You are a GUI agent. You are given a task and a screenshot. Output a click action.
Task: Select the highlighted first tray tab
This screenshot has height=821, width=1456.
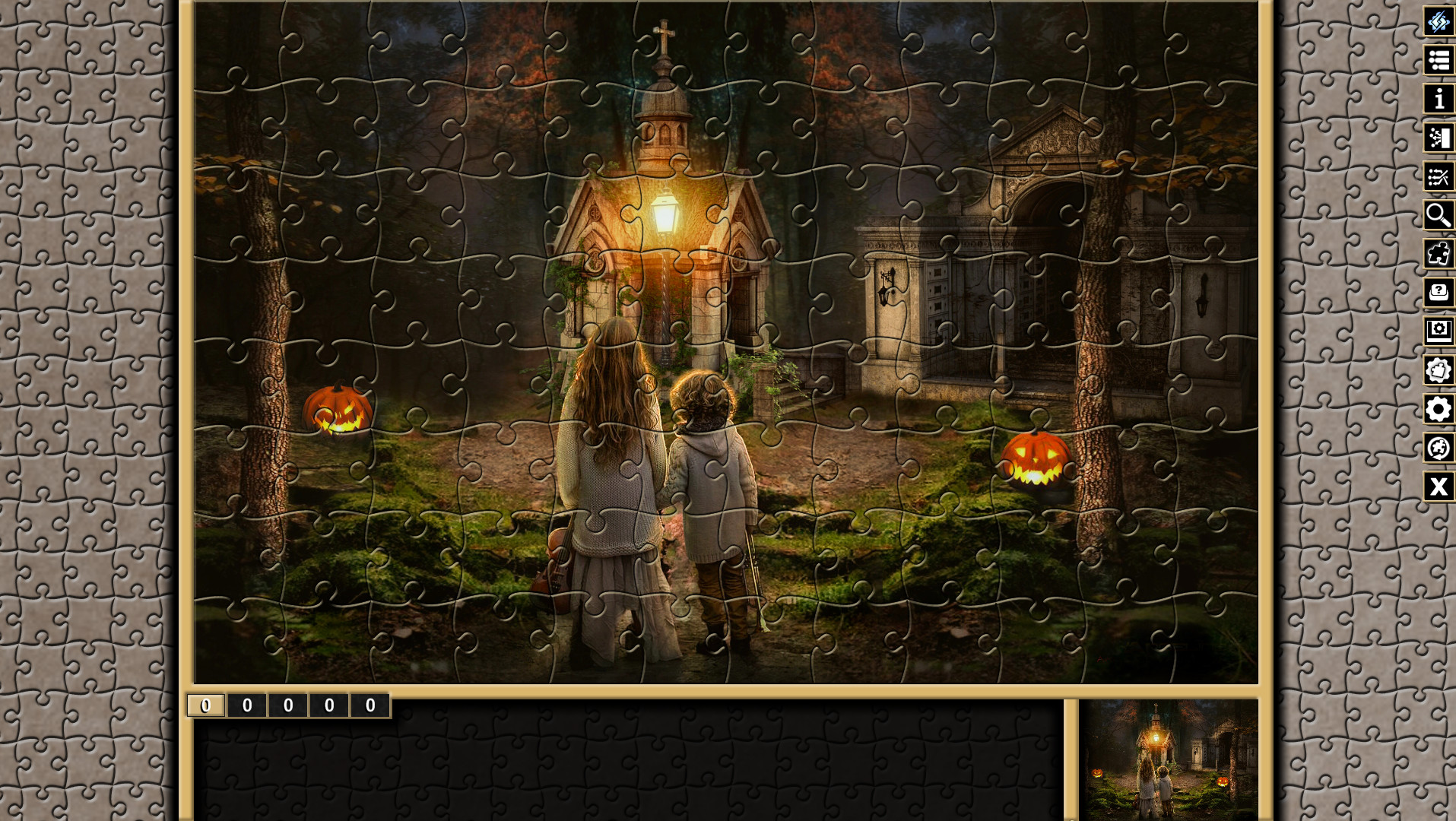pos(204,705)
